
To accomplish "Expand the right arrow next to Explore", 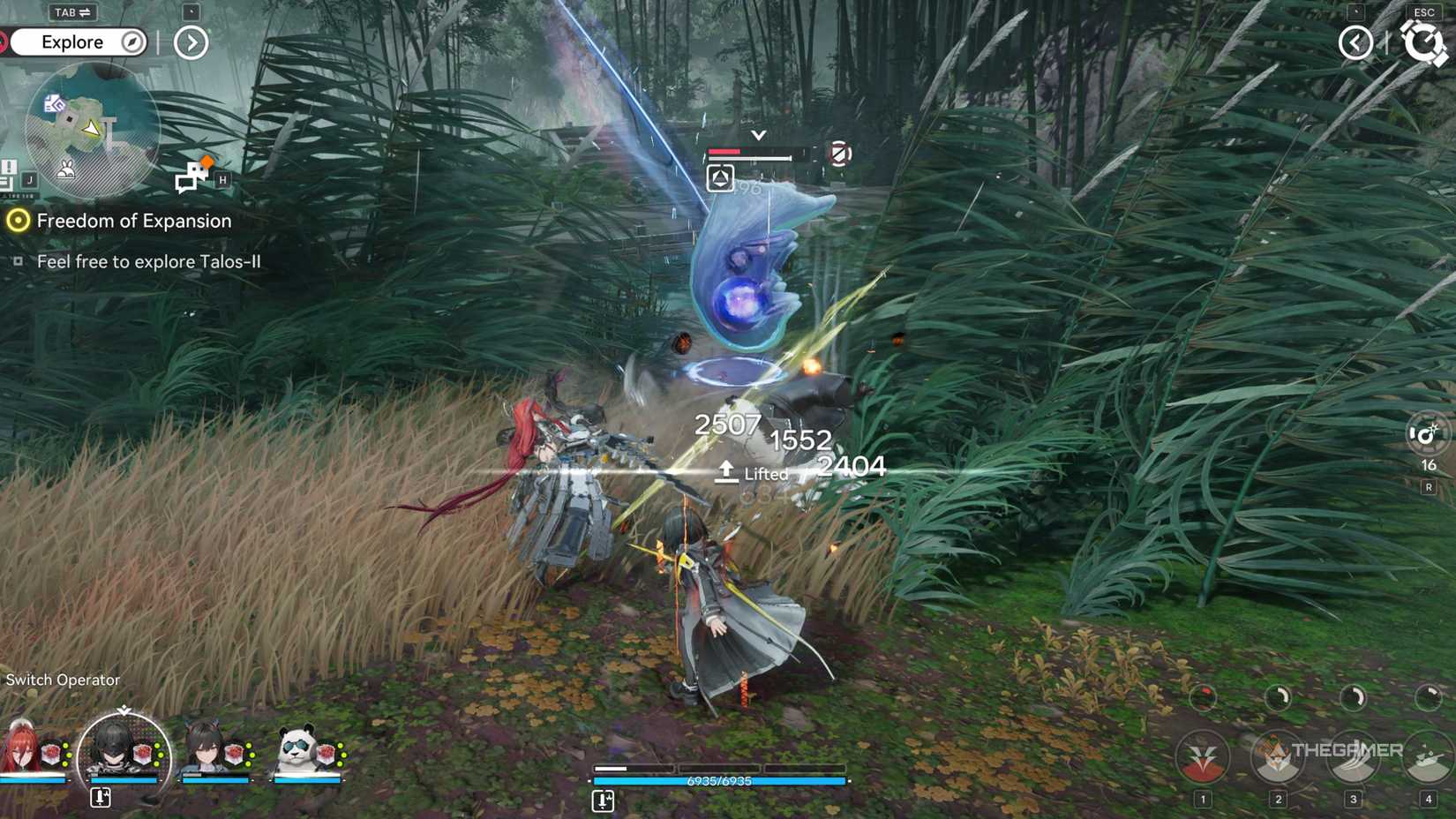I will pos(190,41).
